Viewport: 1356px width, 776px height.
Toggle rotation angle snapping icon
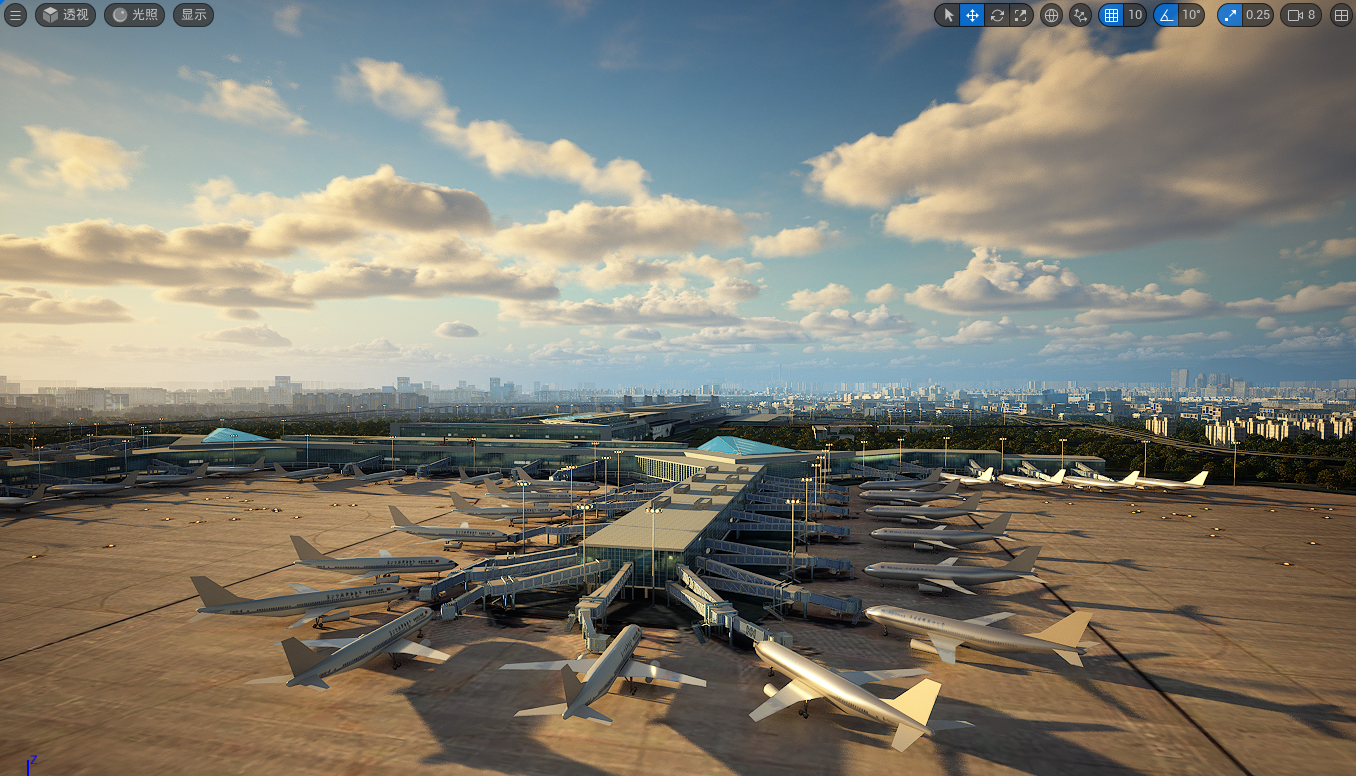pyautogui.click(x=1166, y=15)
